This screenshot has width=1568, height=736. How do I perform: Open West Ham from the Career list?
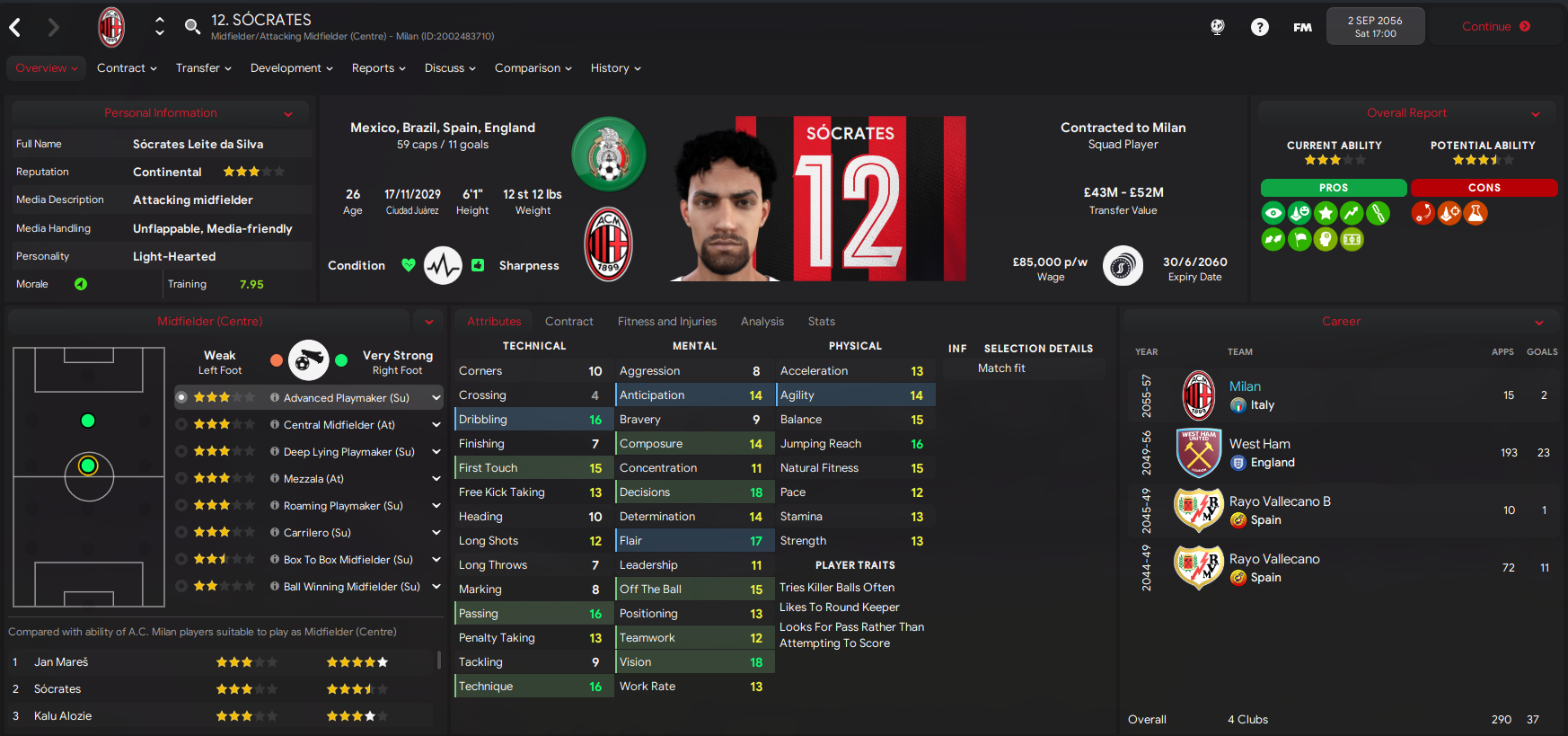coord(1260,443)
